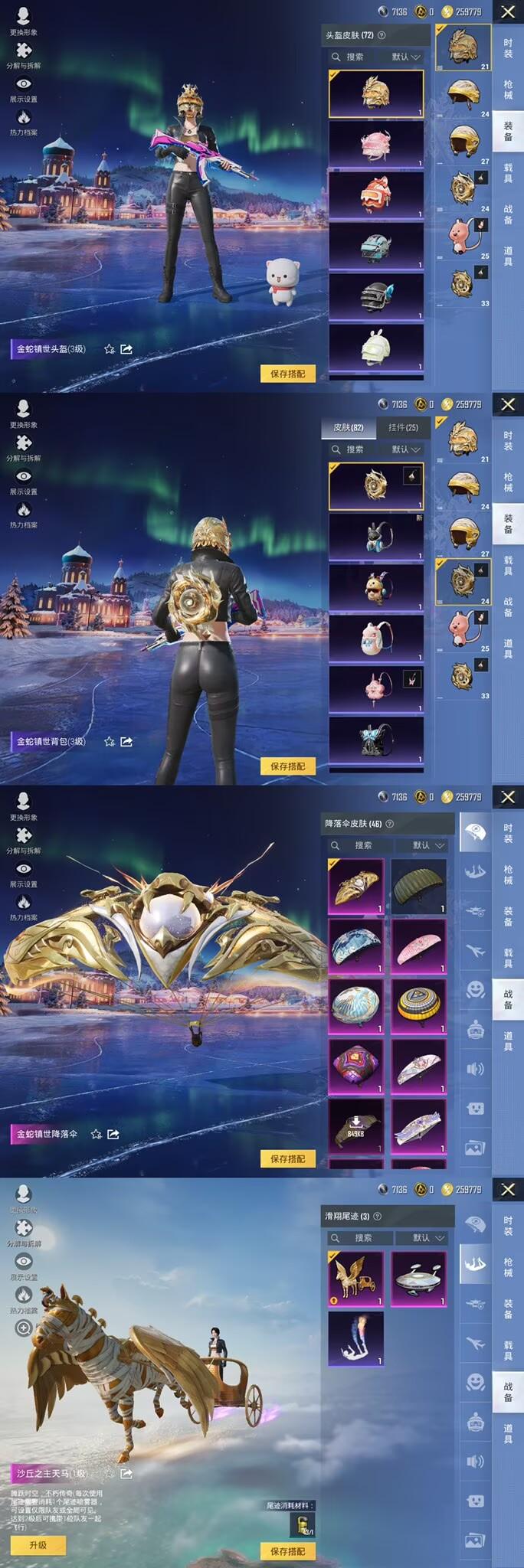Screen dimensions: 524x1568
Task: Select the 皮肤(82) backpack skins tab
Action: coord(349,428)
